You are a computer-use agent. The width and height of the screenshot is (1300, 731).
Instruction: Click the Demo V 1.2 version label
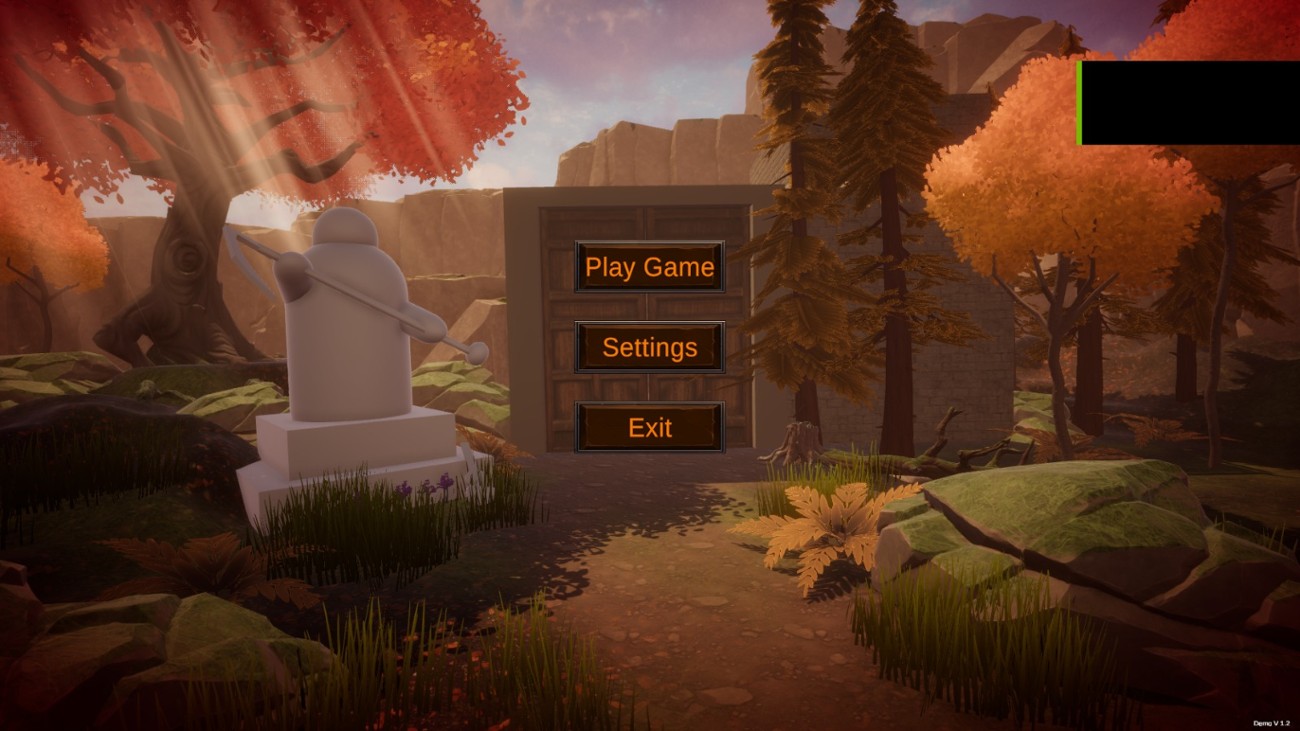click(1270, 723)
